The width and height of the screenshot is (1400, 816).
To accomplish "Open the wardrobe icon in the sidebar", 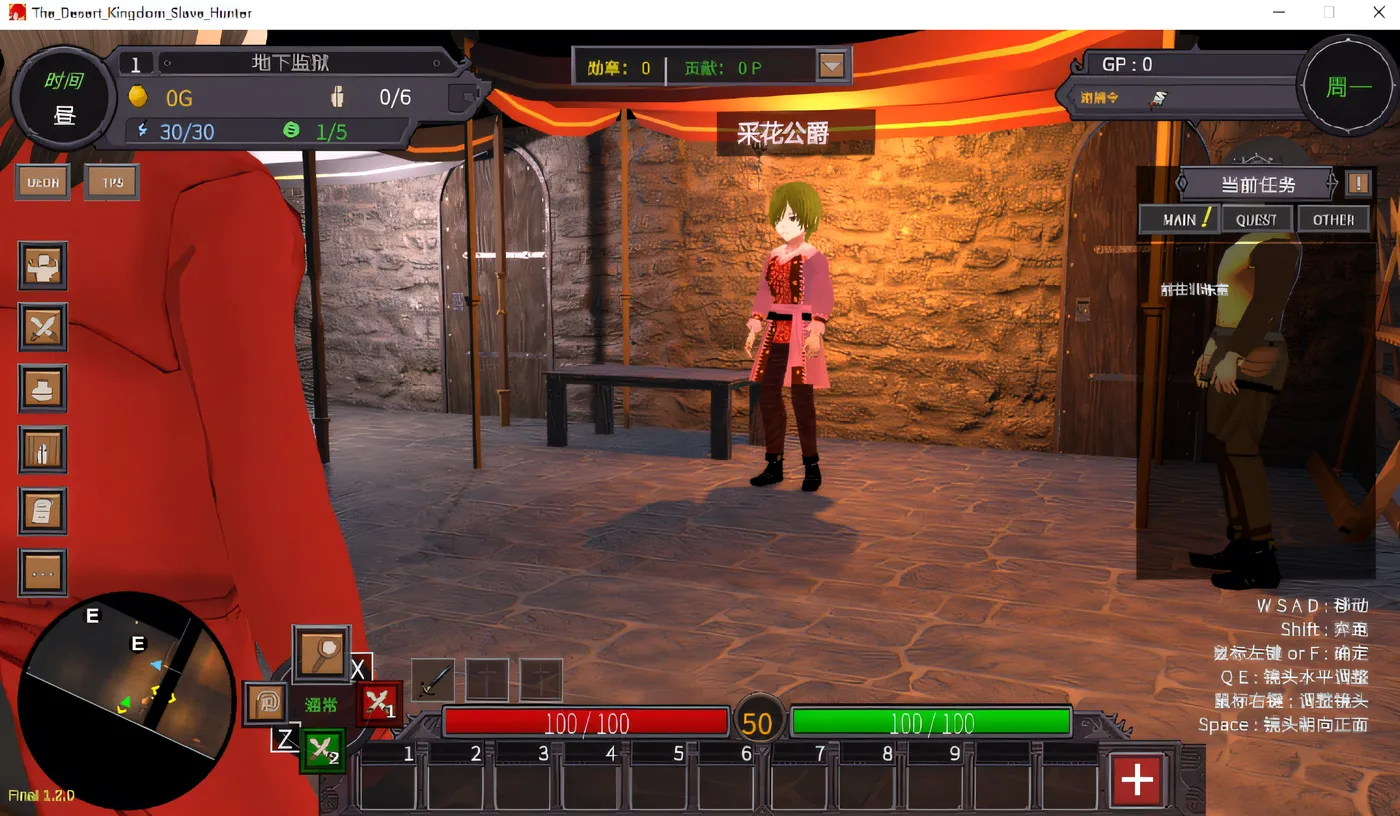I will [43, 450].
